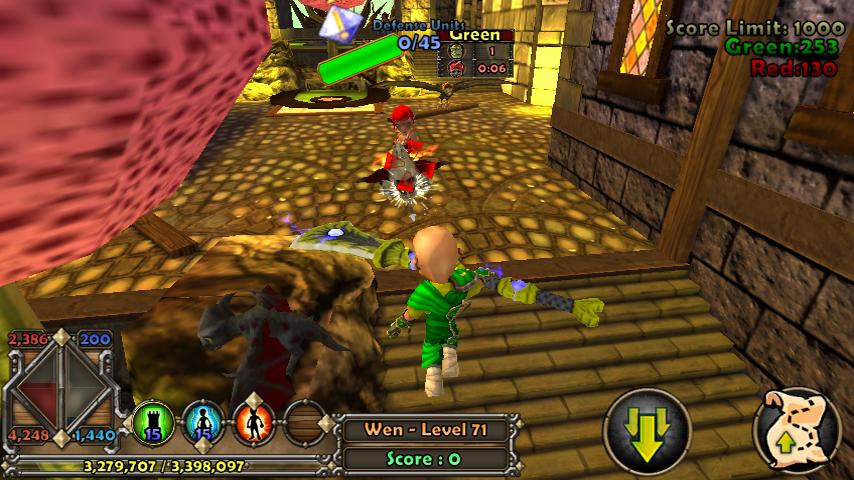
Task: Select the empty wooden ability slot
Action: 304,424
